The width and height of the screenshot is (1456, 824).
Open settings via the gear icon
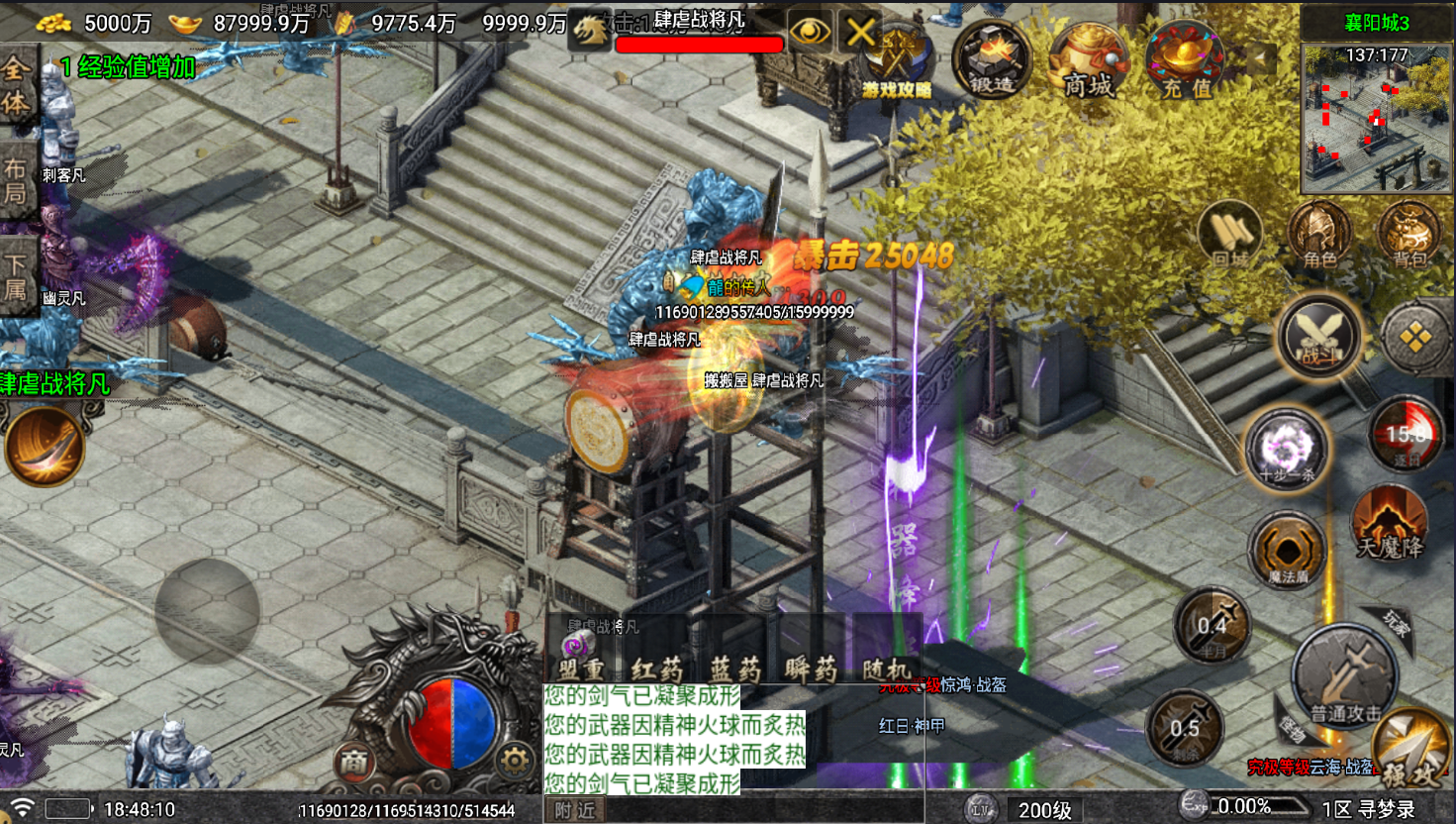coord(515,761)
